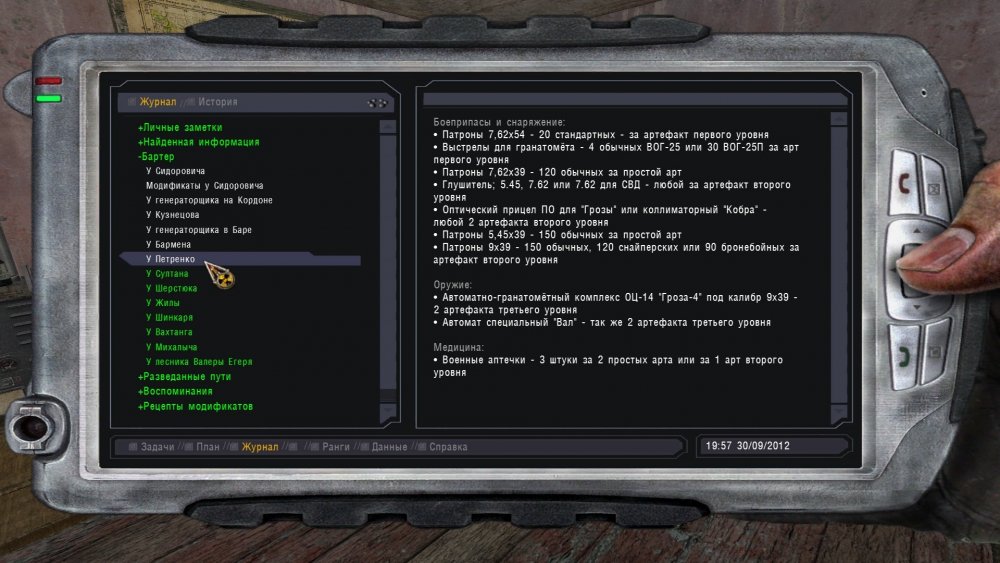1000x563 pixels.
Task: Go to the Ранги tab
Action: pos(336,447)
